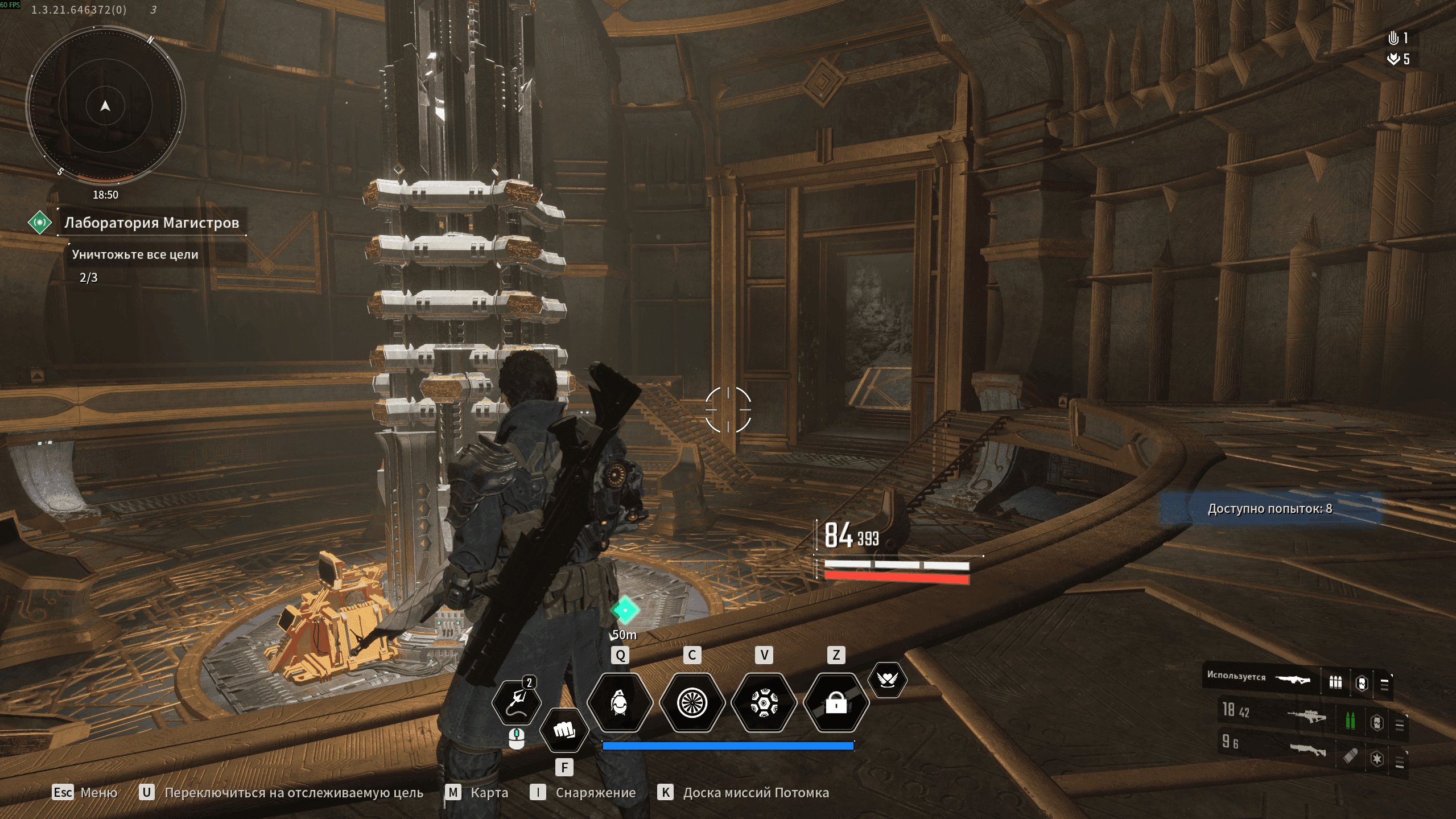1456x819 pixels.
Task: Open the Снаряжение equipment screen
Action: pyautogui.click(x=583, y=792)
